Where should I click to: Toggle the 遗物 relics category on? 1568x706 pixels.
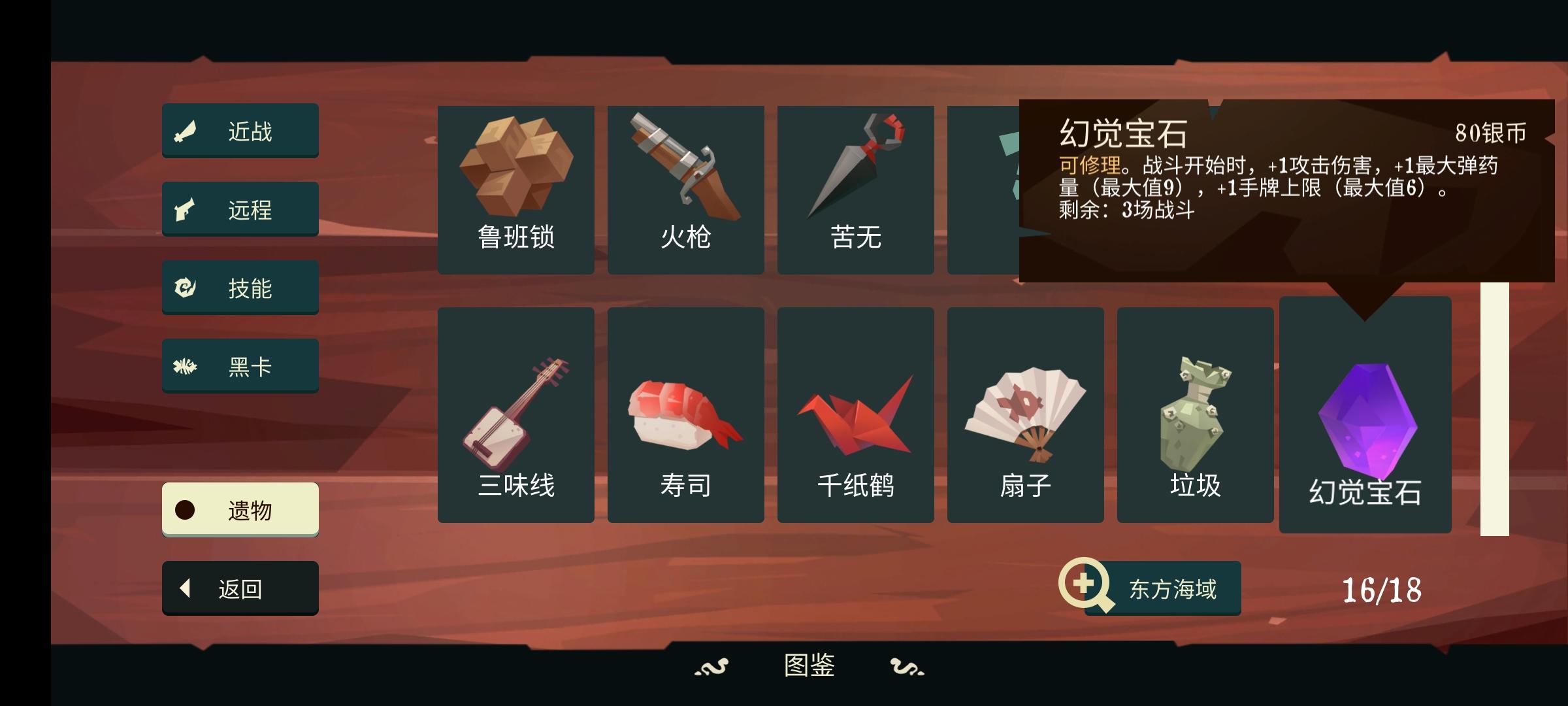[240, 509]
